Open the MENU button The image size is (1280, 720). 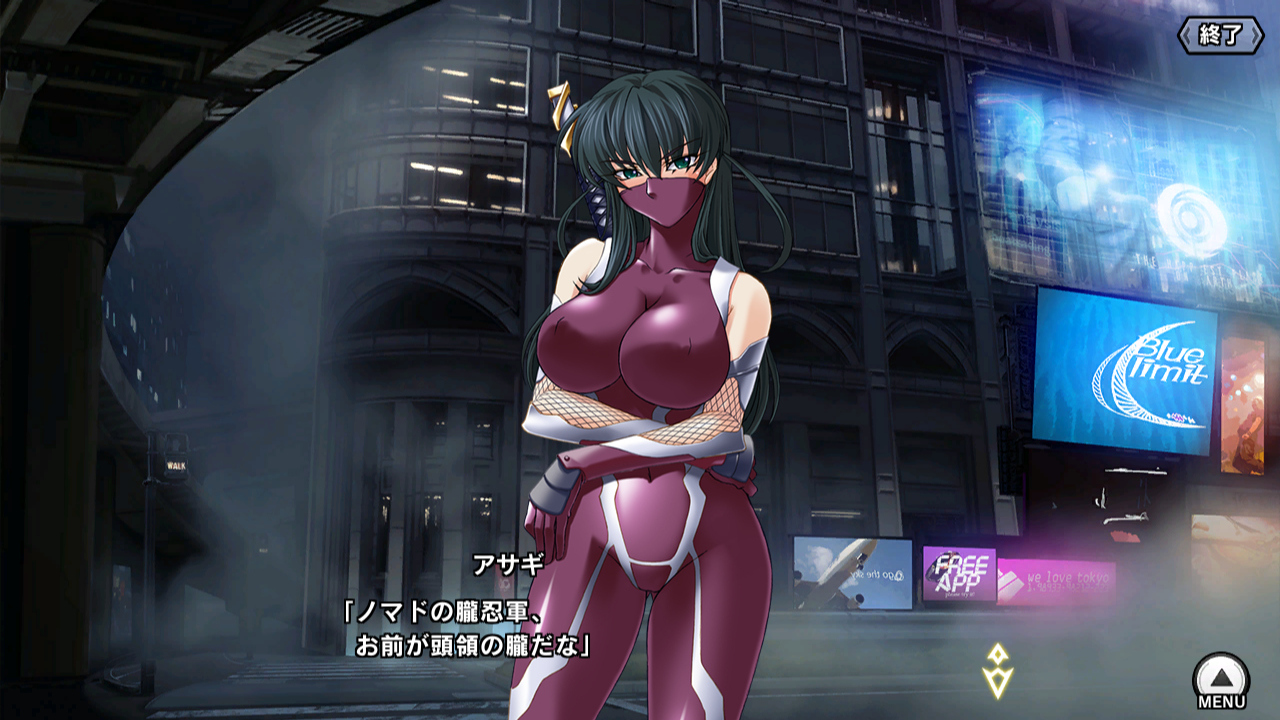1221,681
